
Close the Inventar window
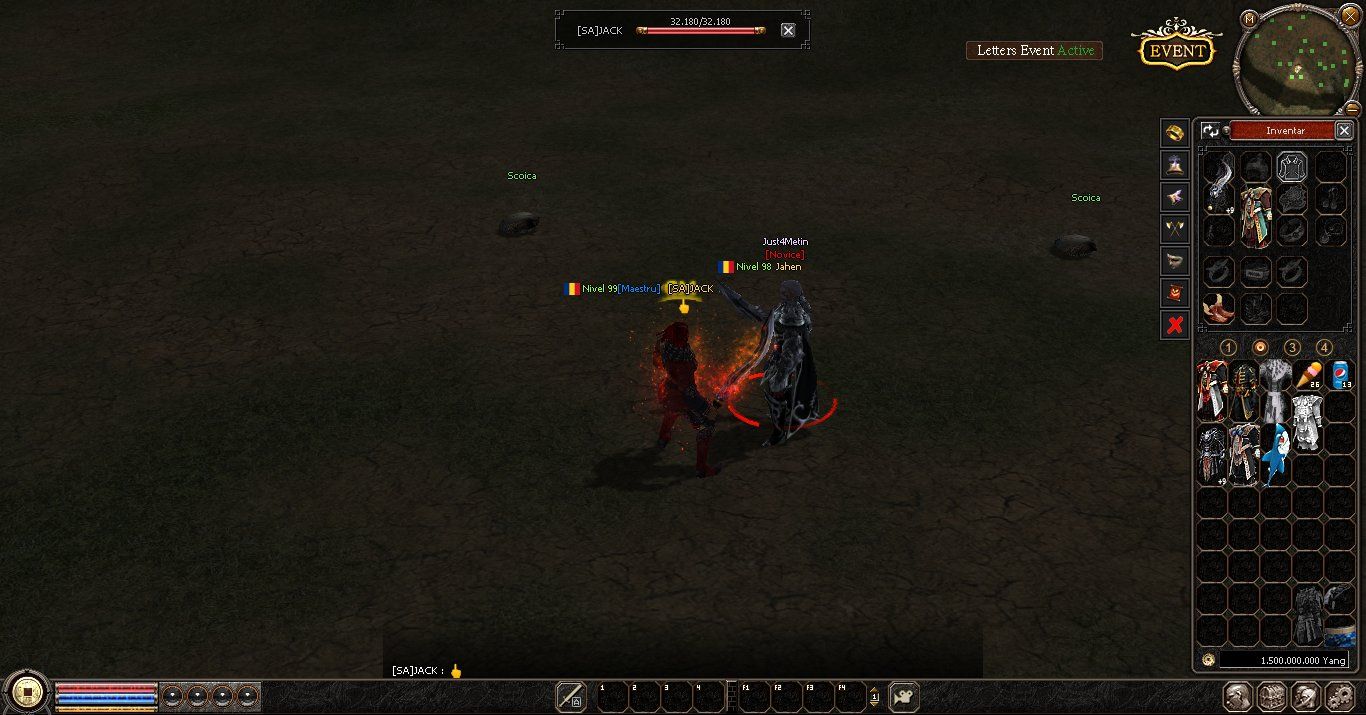click(x=1344, y=130)
